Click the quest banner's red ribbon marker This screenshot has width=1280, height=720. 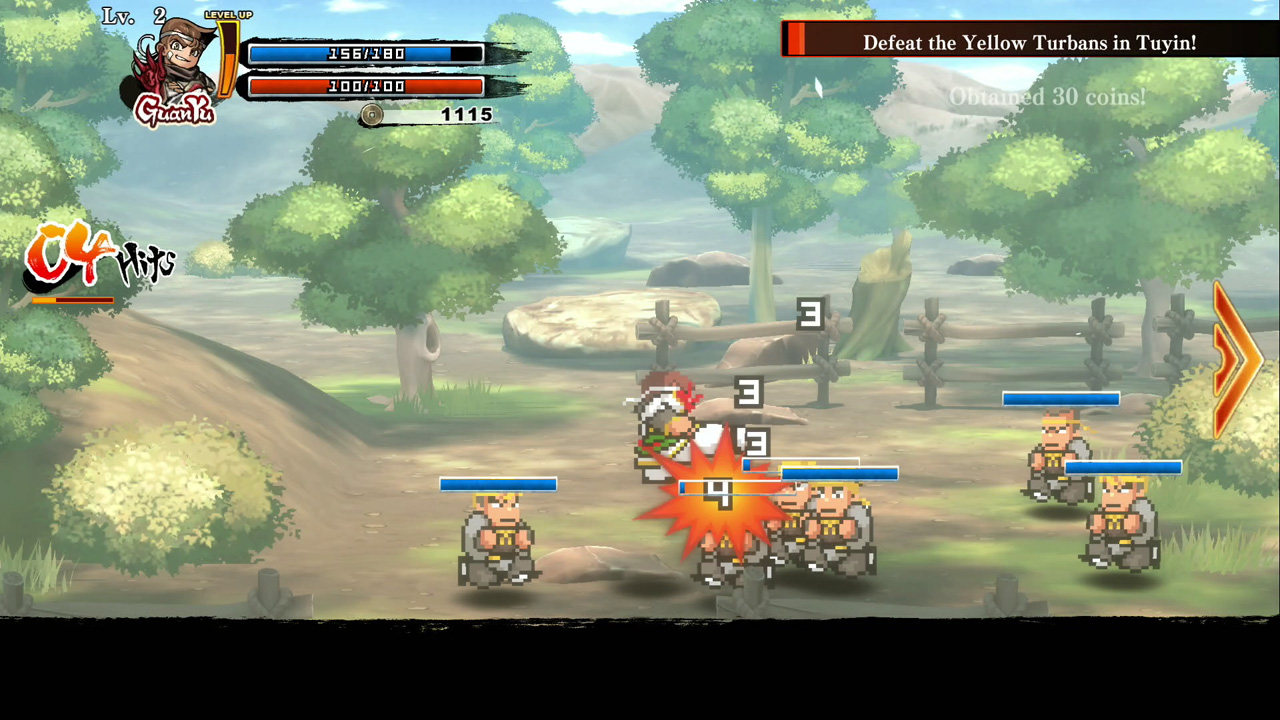click(x=797, y=42)
